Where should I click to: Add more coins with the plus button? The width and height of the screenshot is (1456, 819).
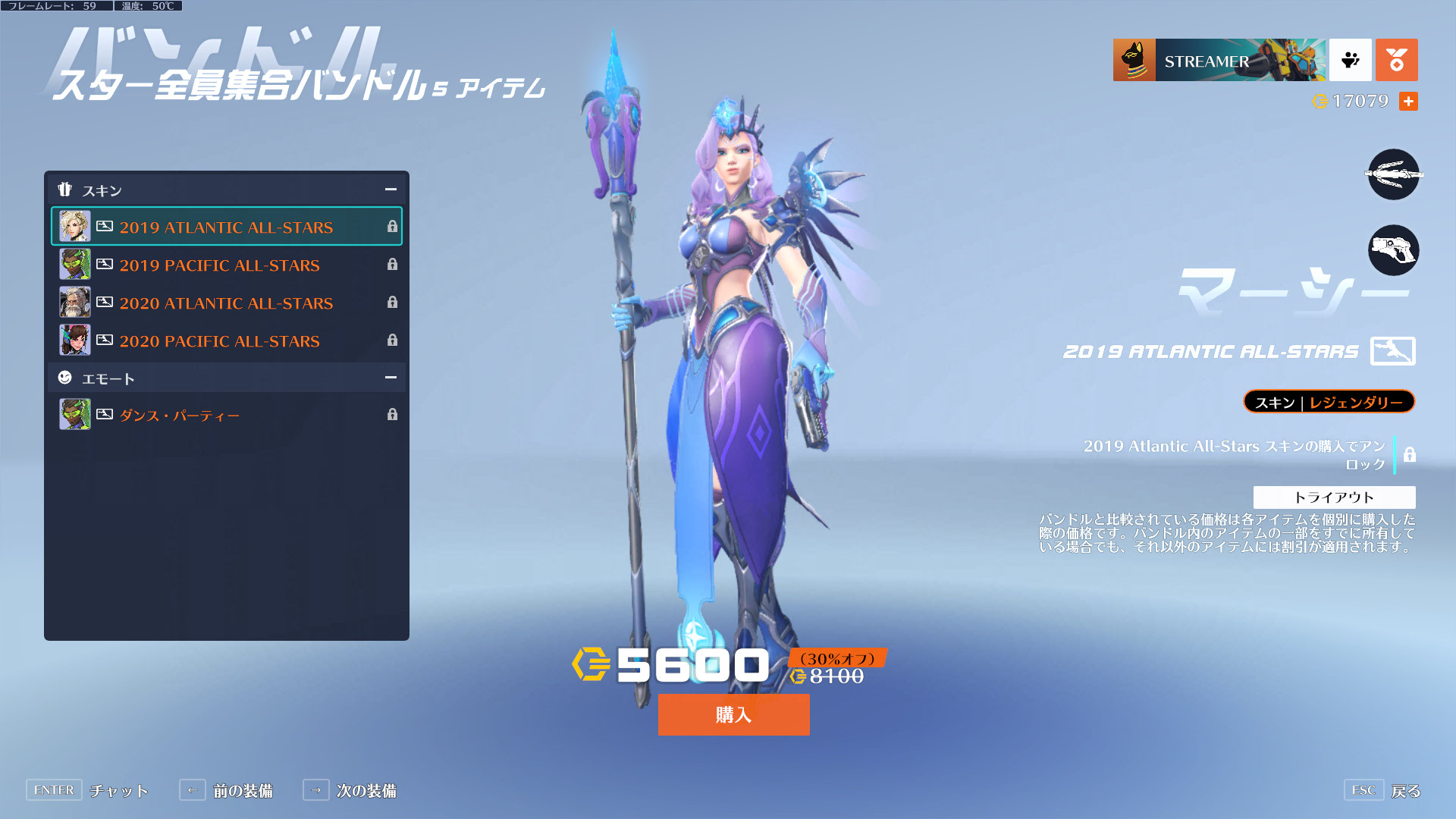tap(1408, 101)
